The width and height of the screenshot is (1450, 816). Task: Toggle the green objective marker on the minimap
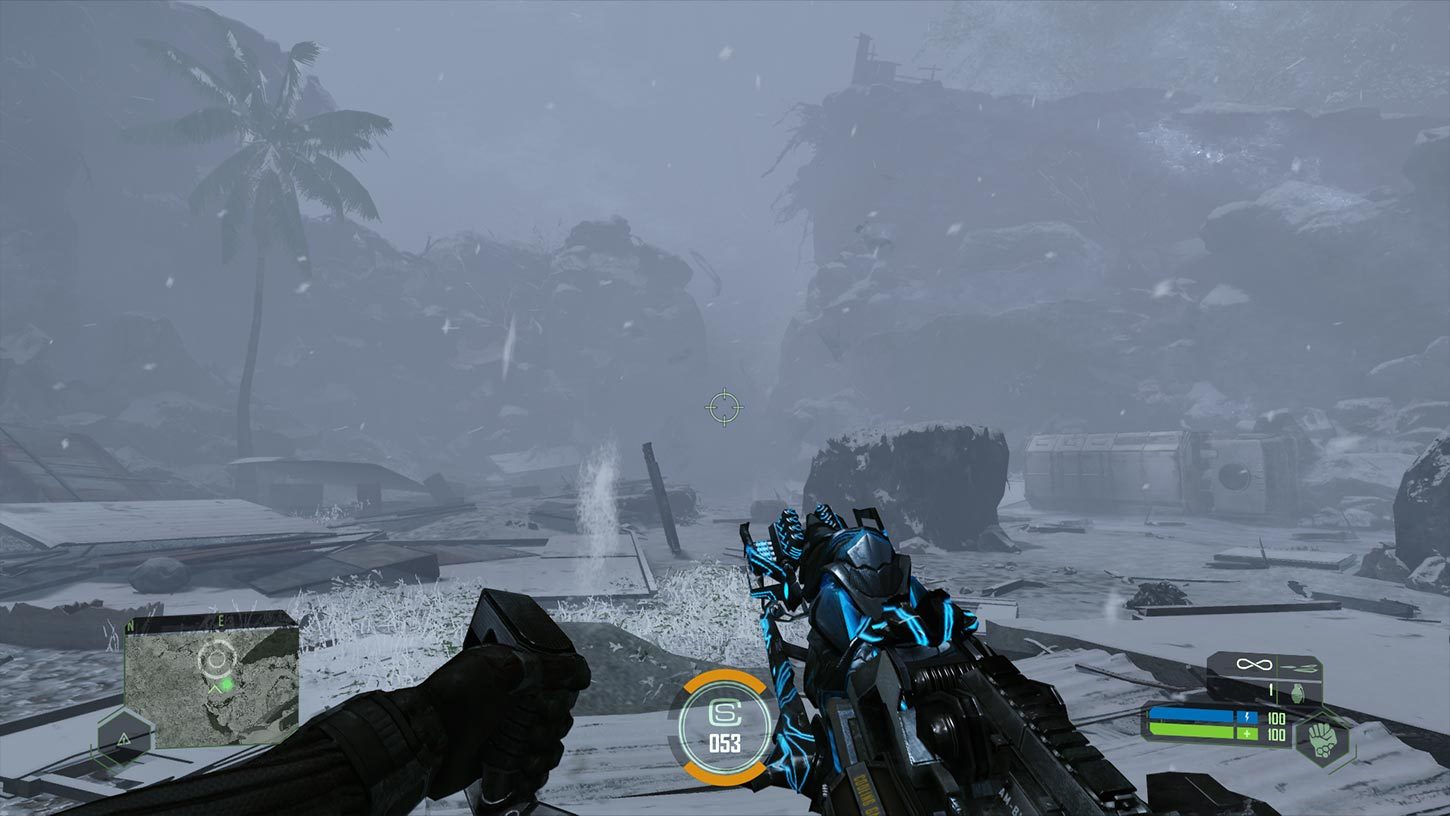pyautogui.click(x=227, y=684)
